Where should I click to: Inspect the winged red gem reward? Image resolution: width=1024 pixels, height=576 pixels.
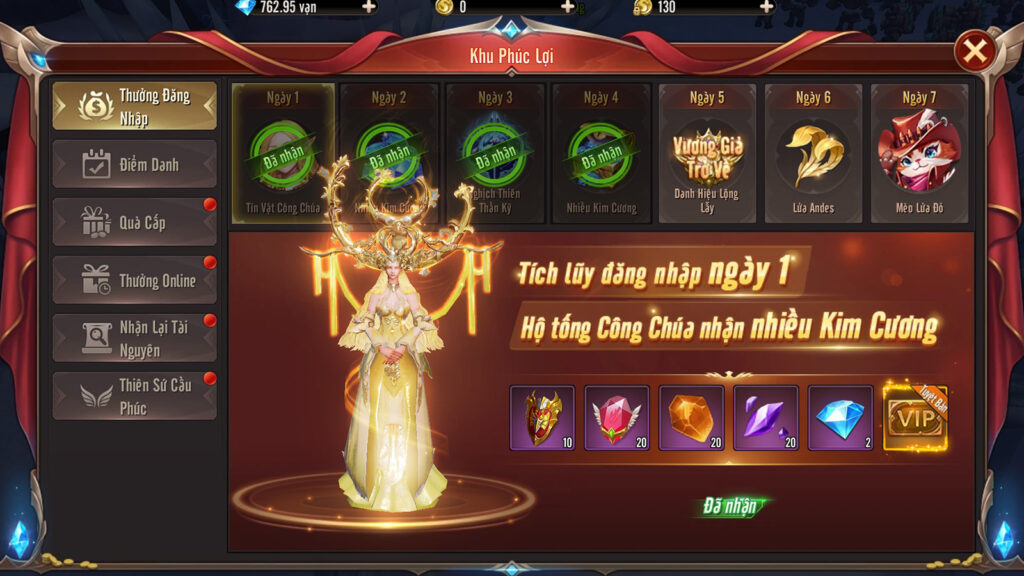click(617, 418)
